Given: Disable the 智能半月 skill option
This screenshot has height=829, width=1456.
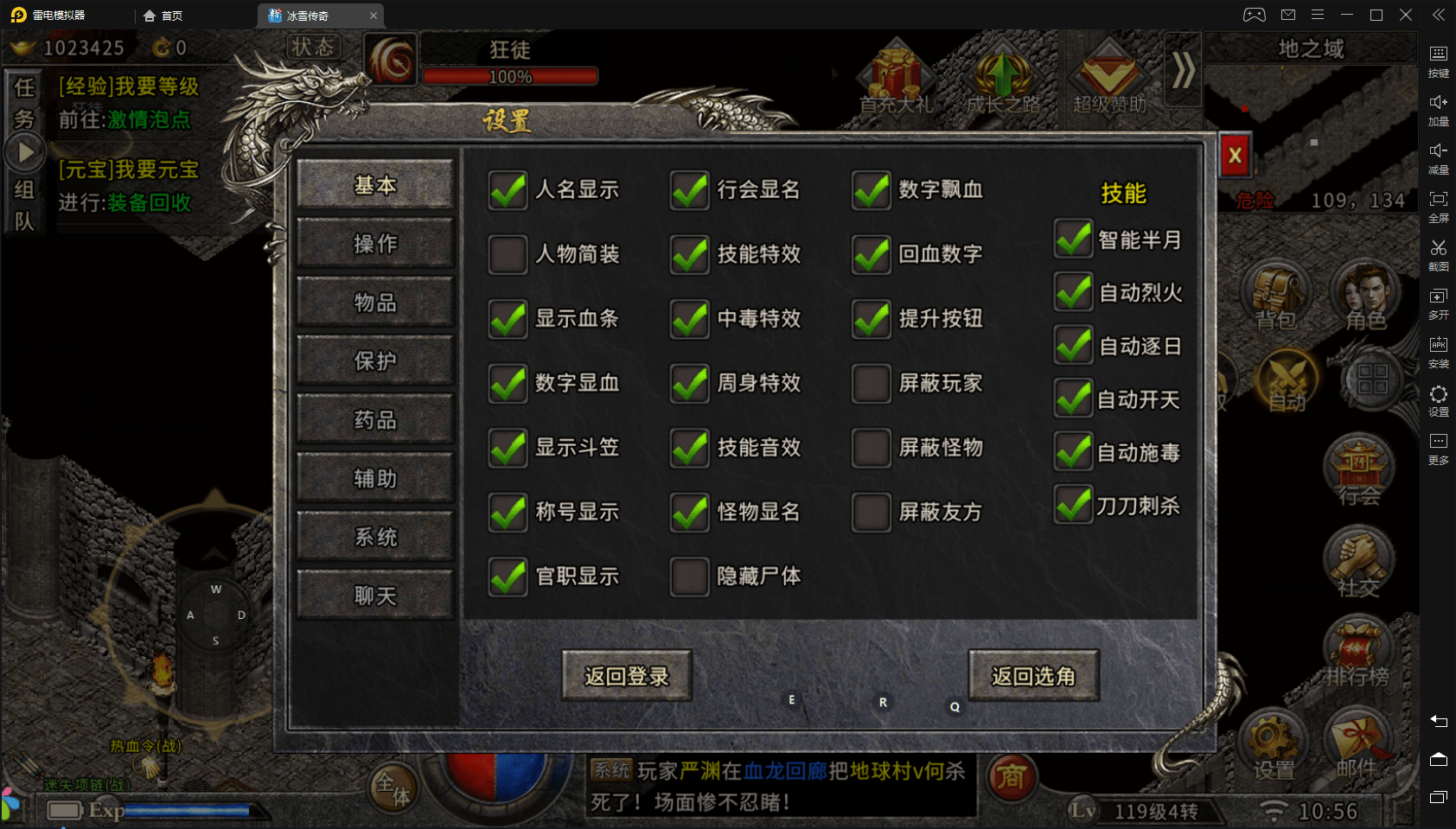Looking at the screenshot, I should (1073, 239).
